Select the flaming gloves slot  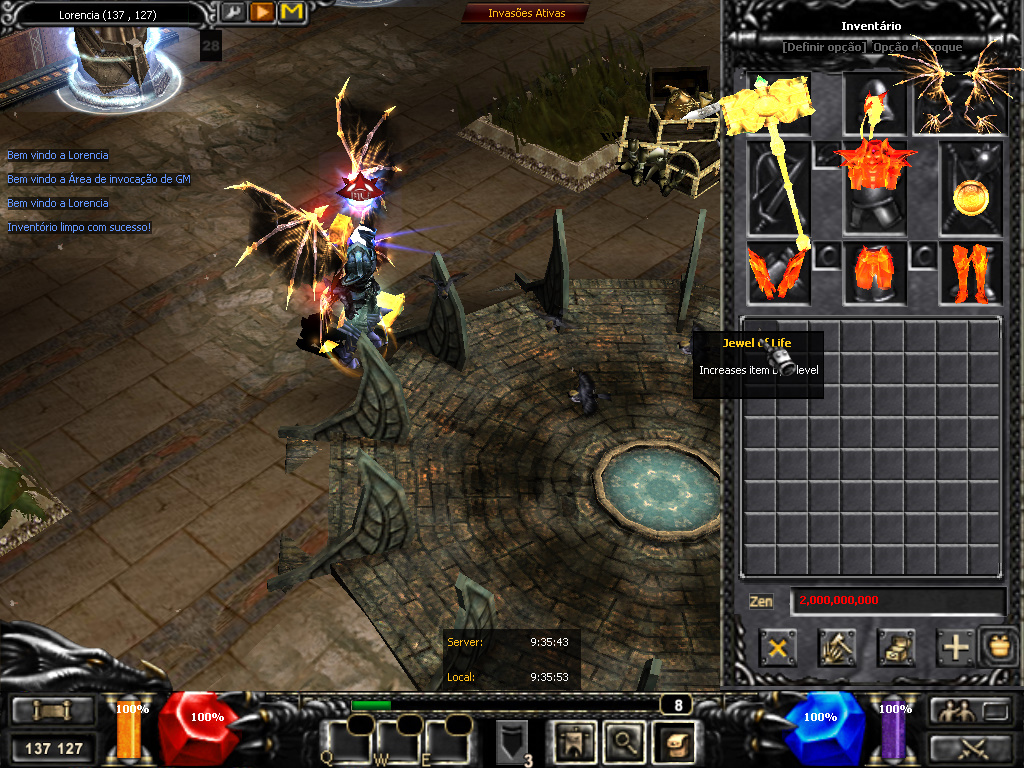click(777, 273)
